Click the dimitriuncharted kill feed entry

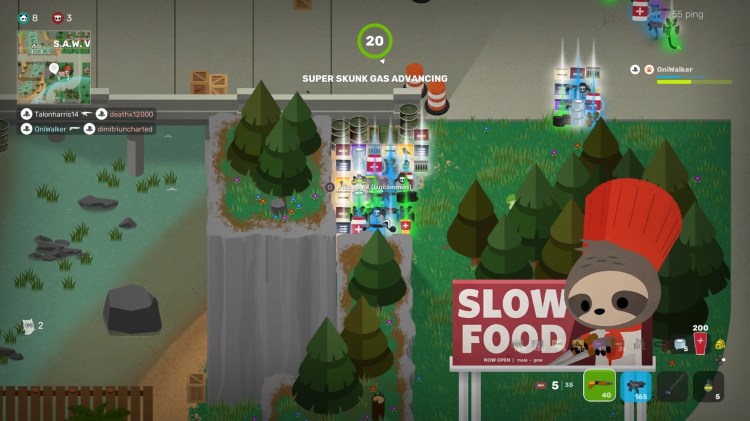(x=126, y=128)
